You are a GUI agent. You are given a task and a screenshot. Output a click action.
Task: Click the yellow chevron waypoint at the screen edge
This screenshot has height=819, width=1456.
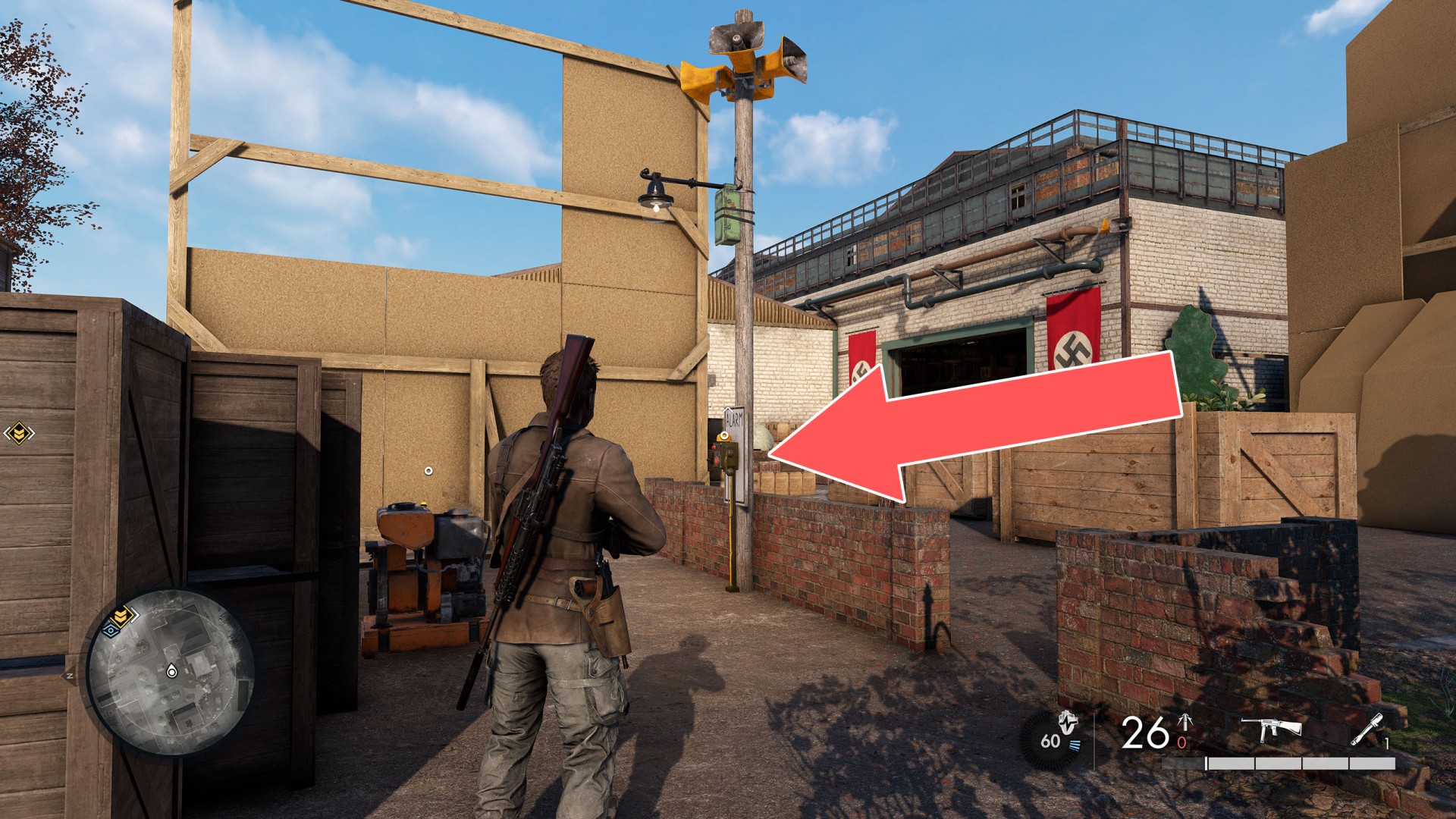(18, 433)
